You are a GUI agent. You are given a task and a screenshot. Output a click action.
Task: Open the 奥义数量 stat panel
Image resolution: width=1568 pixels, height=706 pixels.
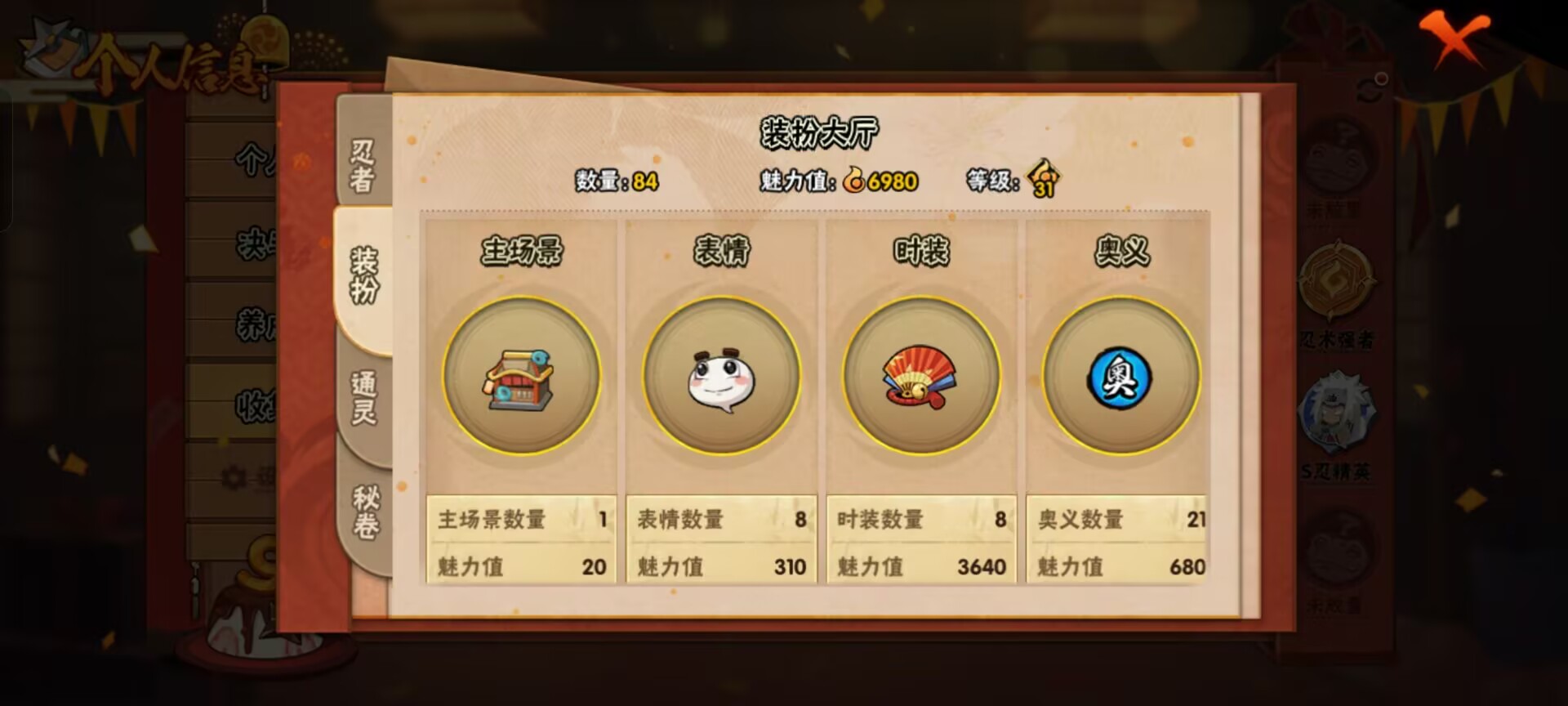(1116, 518)
